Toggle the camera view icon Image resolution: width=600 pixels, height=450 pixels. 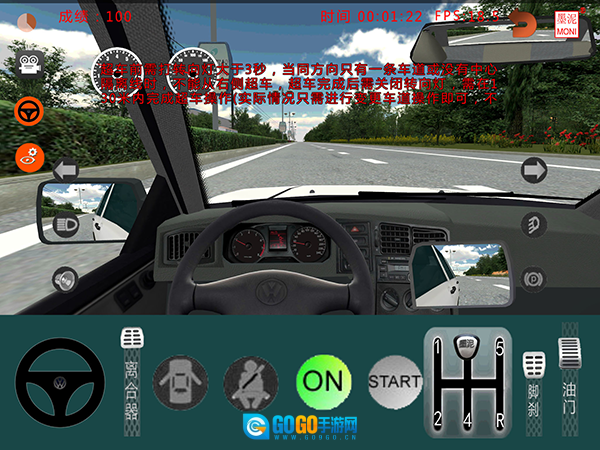[30, 65]
